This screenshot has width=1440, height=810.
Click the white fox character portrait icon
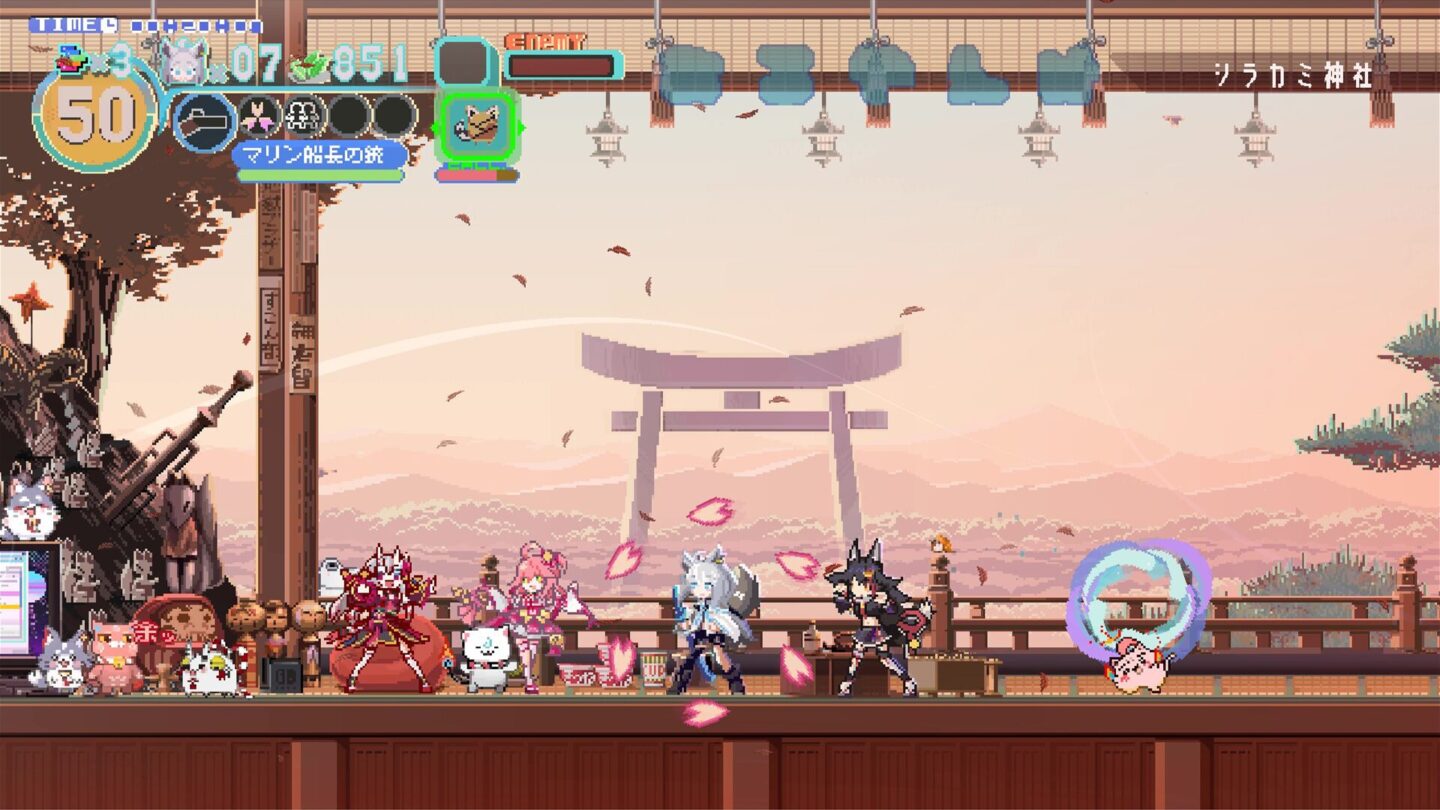click(183, 60)
